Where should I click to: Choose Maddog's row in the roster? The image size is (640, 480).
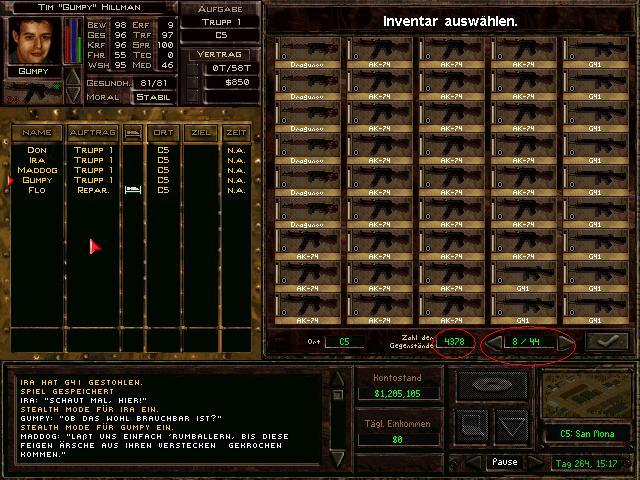click(x=37, y=170)
